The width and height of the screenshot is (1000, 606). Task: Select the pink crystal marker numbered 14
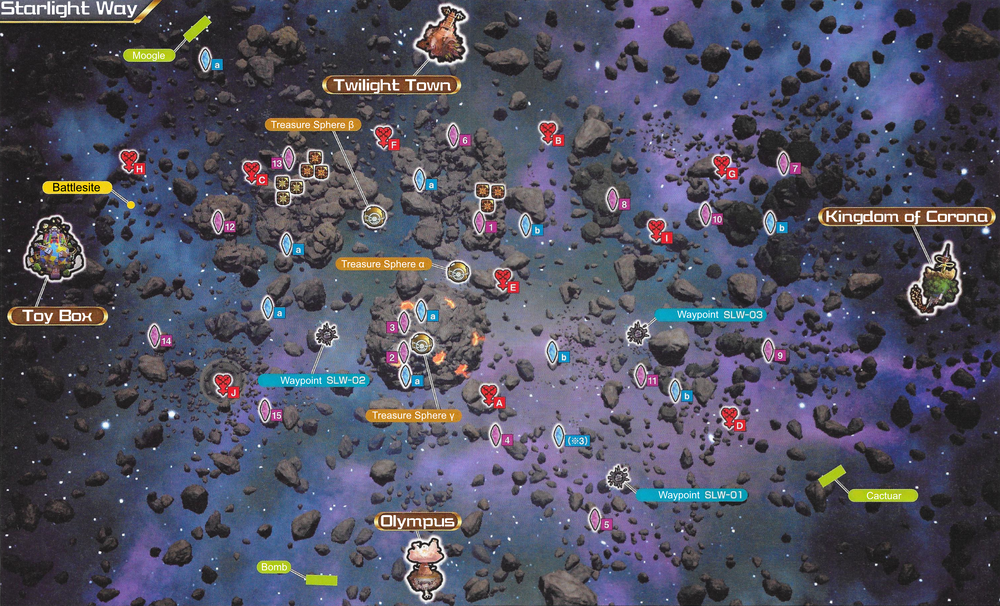click(155, 336)
